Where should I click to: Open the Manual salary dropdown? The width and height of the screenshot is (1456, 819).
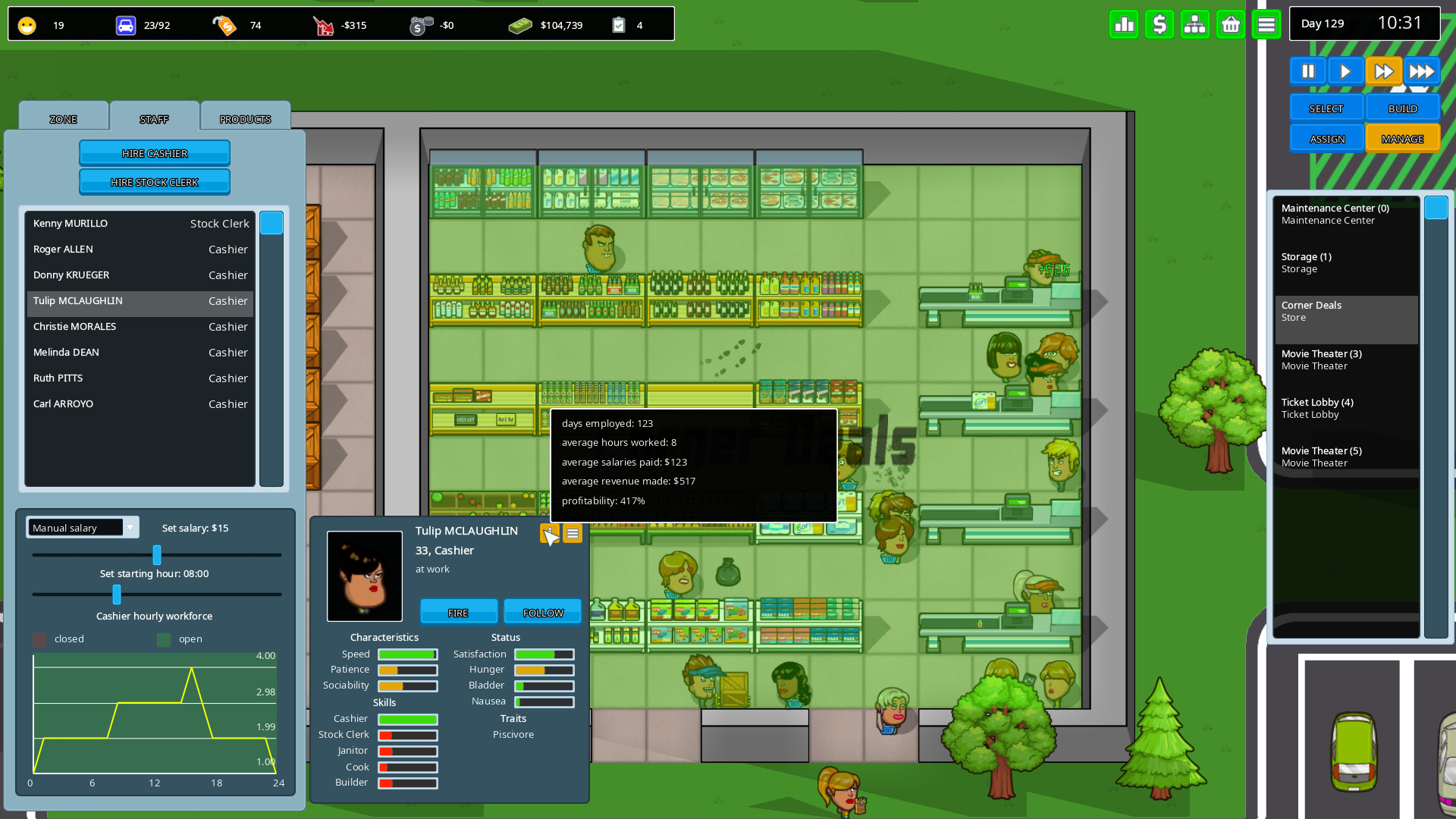[x=82, y=527]
